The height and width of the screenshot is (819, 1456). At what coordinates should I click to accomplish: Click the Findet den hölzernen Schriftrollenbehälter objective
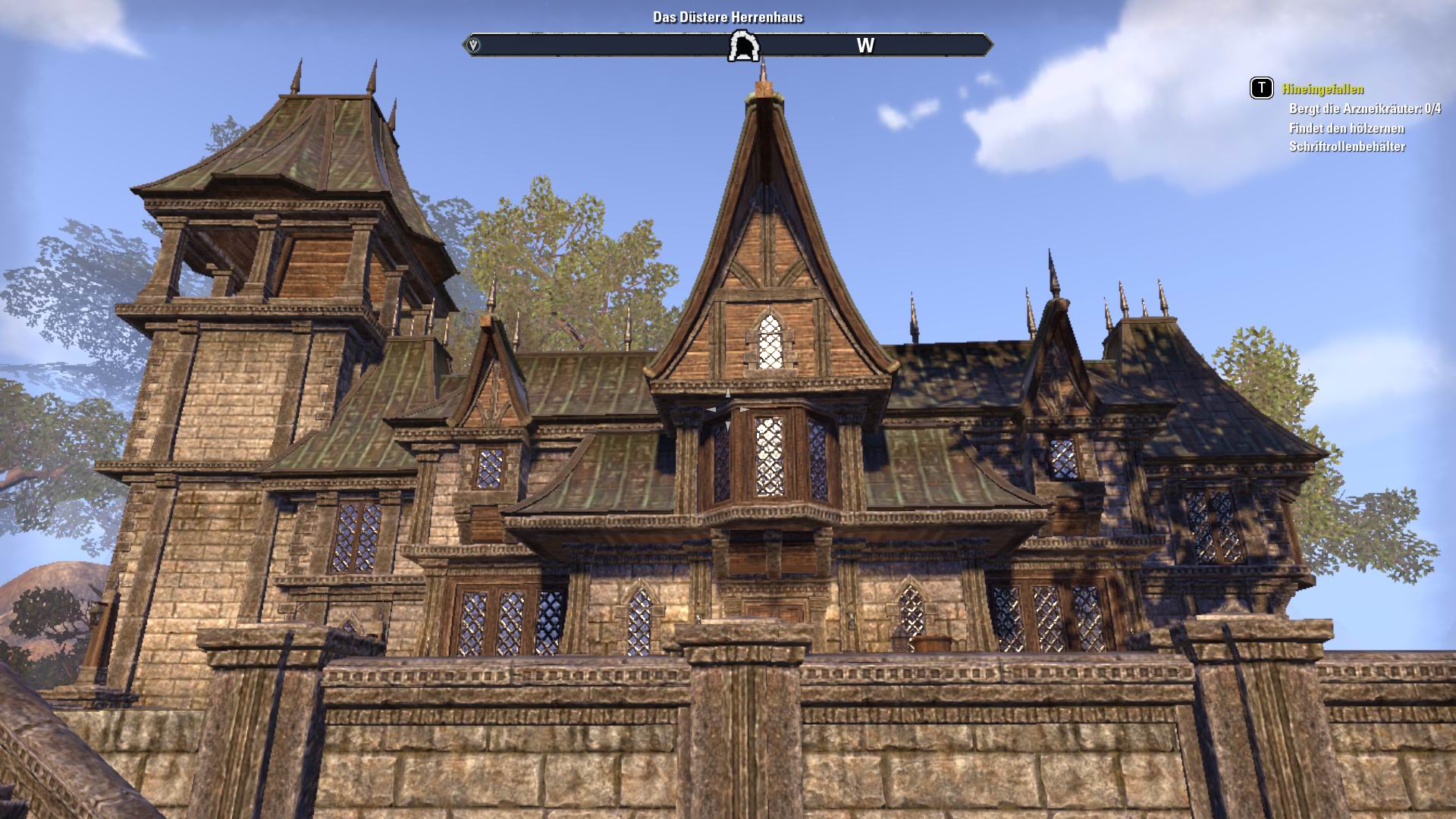[x=1346, y=136]
